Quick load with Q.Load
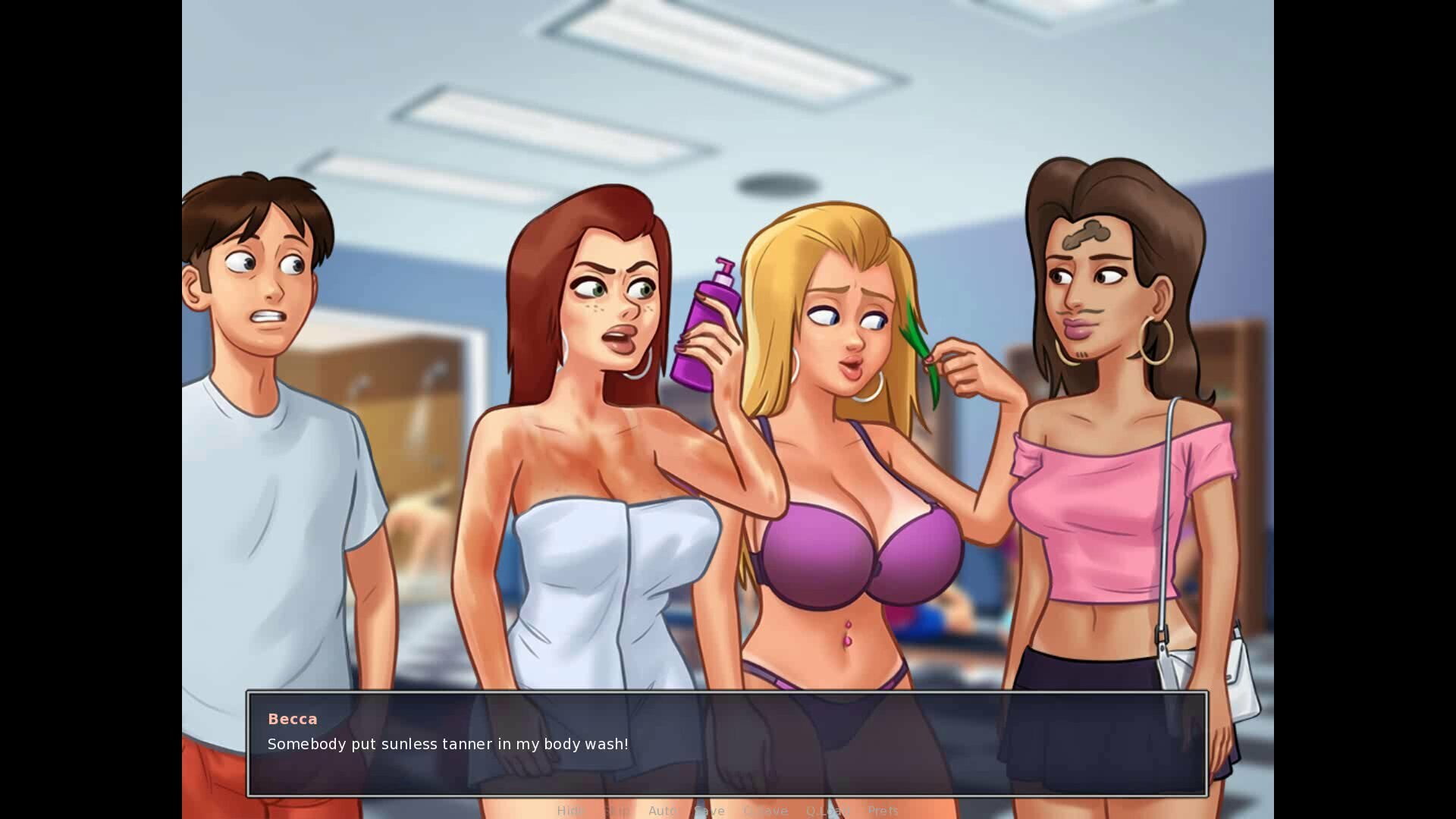This screenshot has width=1456, height=819. pos(827,811)
